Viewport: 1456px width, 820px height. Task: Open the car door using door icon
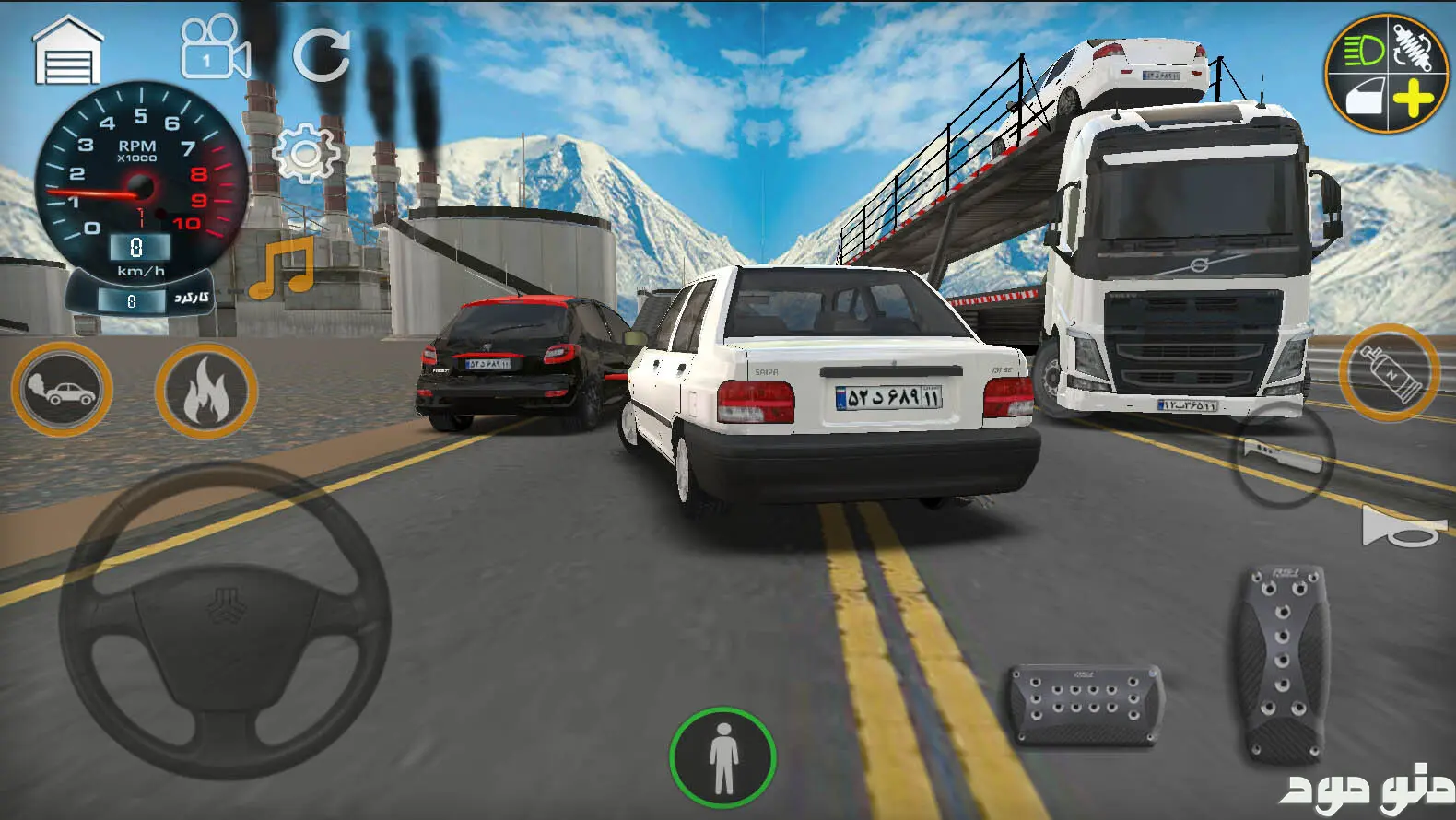point(1364,97)
